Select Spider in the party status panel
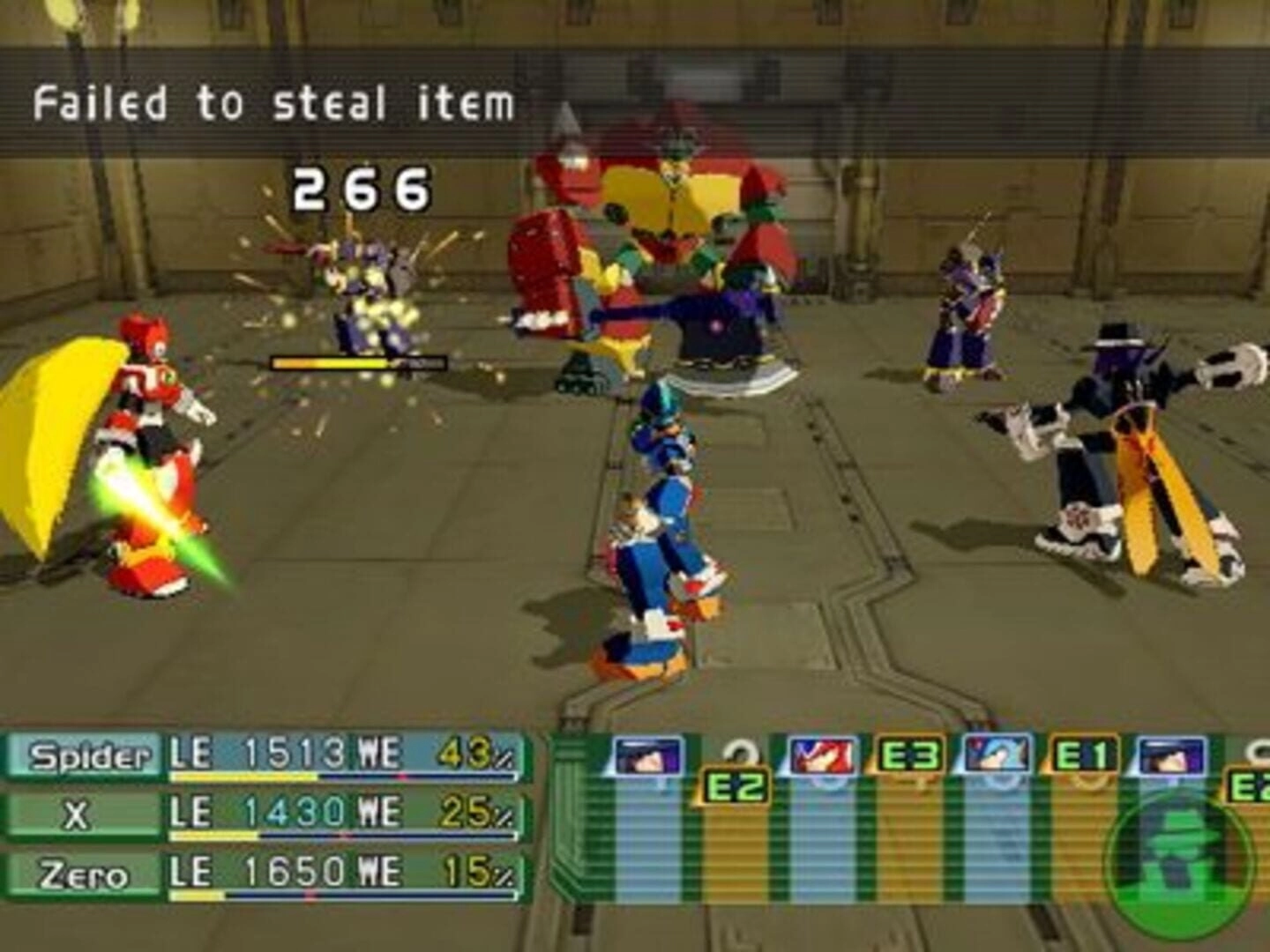This screenshot has width=1270, height=952. pos(88,756)
